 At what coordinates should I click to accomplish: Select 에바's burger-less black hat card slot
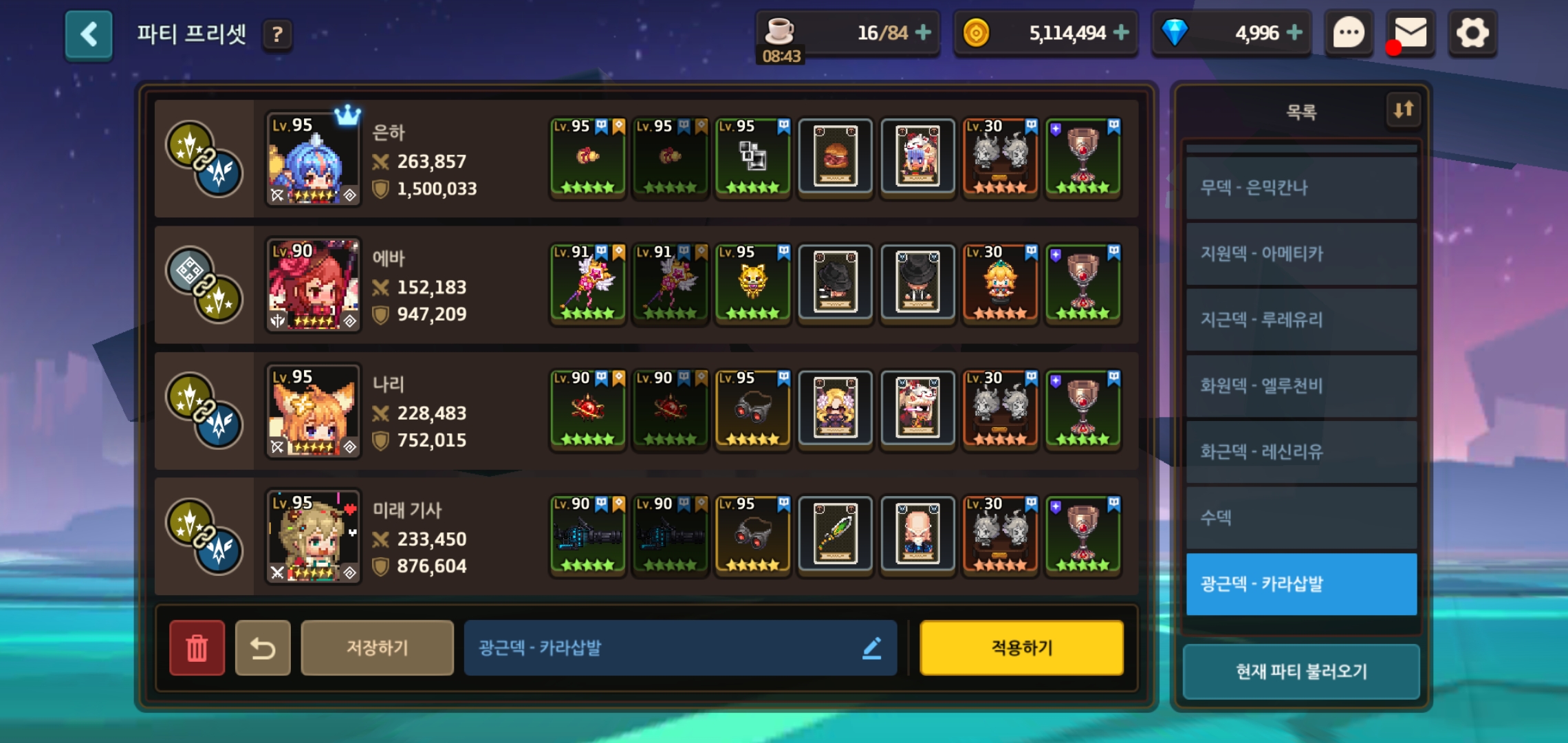click(x=835, y=283)
